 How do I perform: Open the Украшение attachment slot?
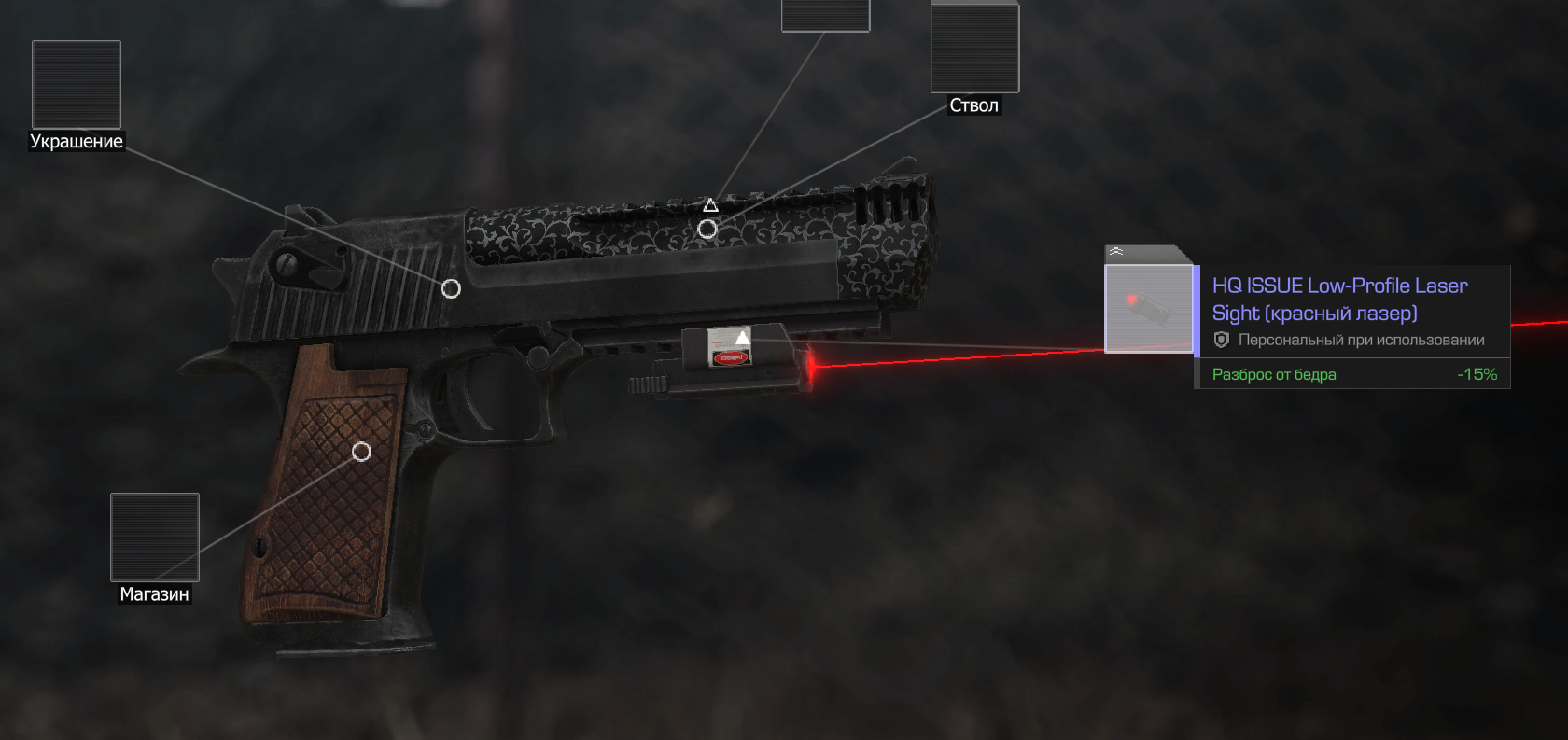[77, 85]
